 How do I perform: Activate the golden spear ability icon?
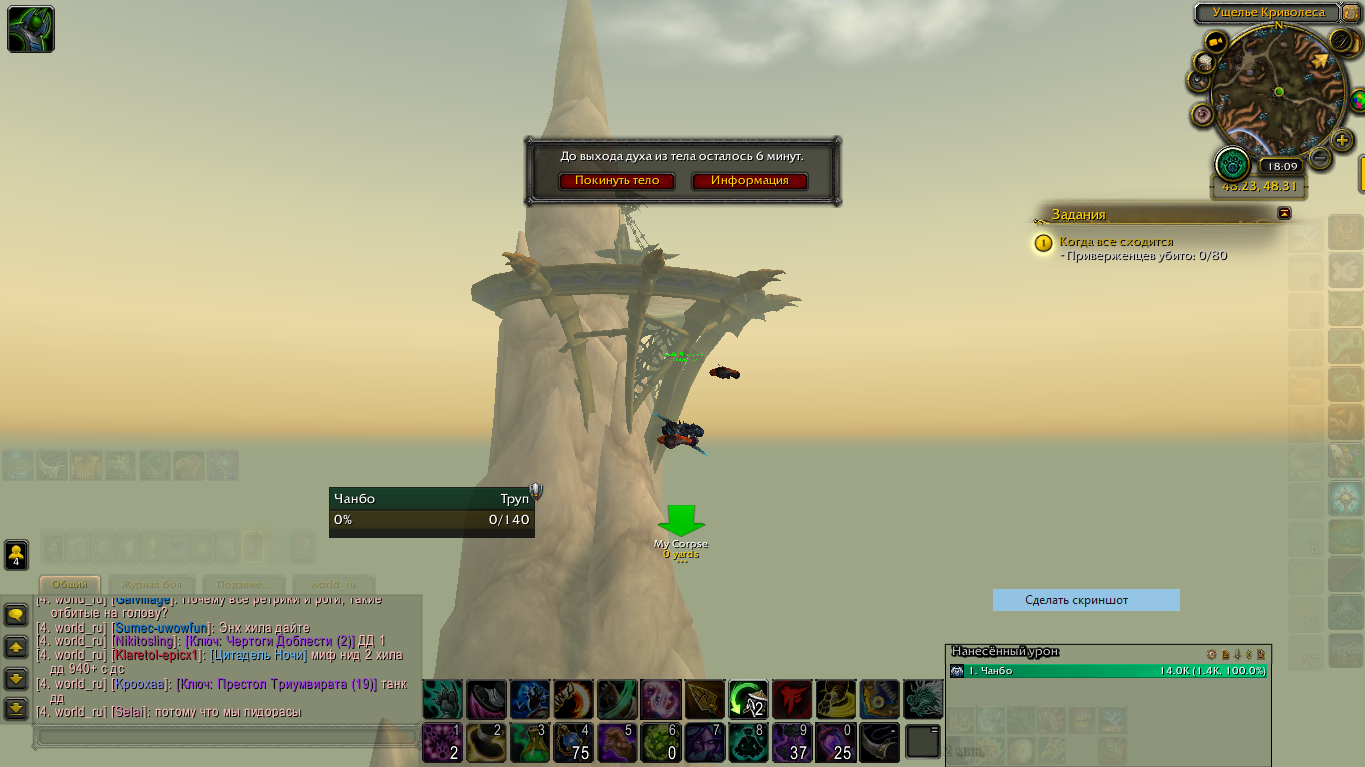click(704, 699)
